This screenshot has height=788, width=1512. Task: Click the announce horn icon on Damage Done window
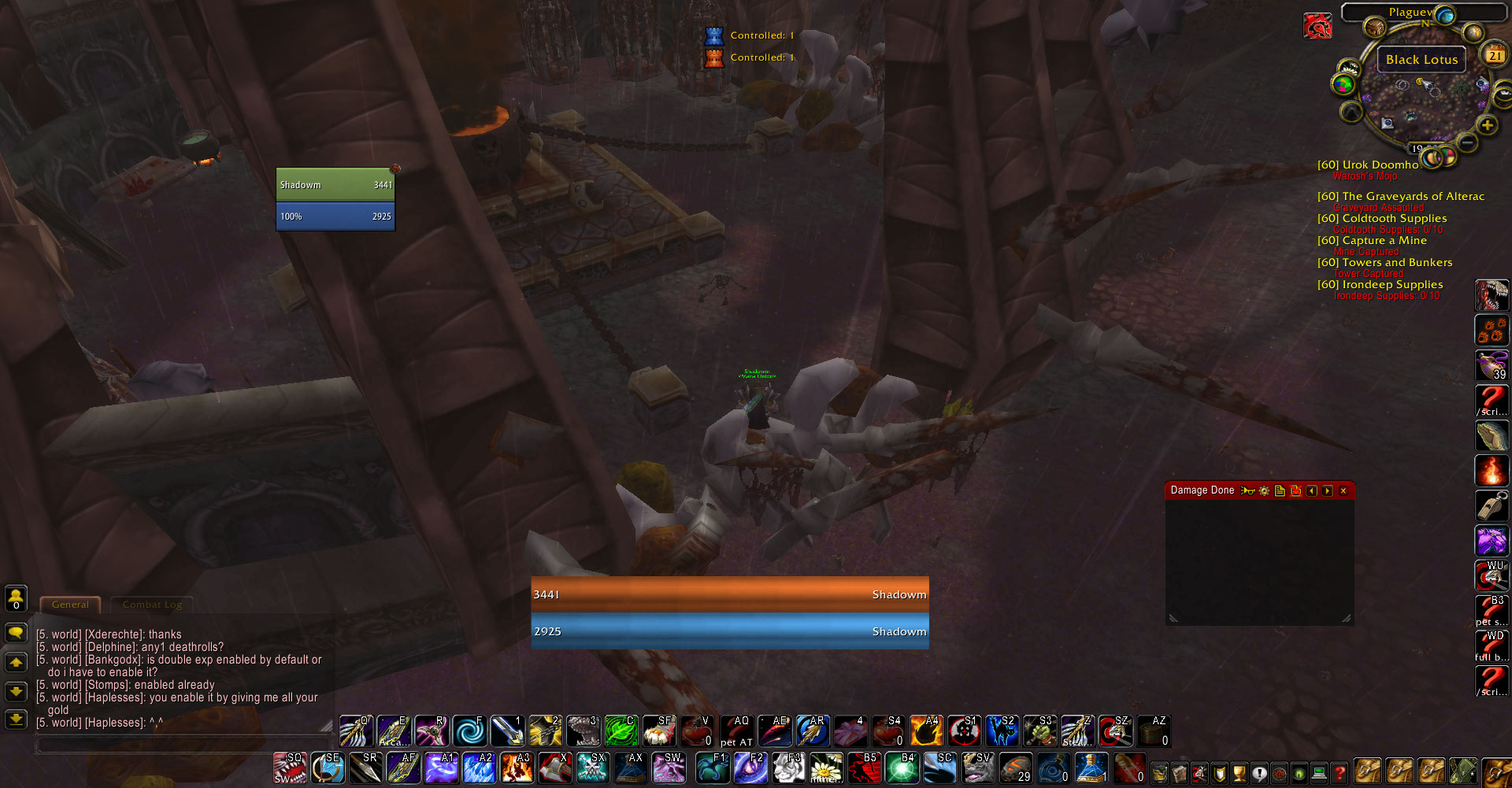pos(1248,490)
